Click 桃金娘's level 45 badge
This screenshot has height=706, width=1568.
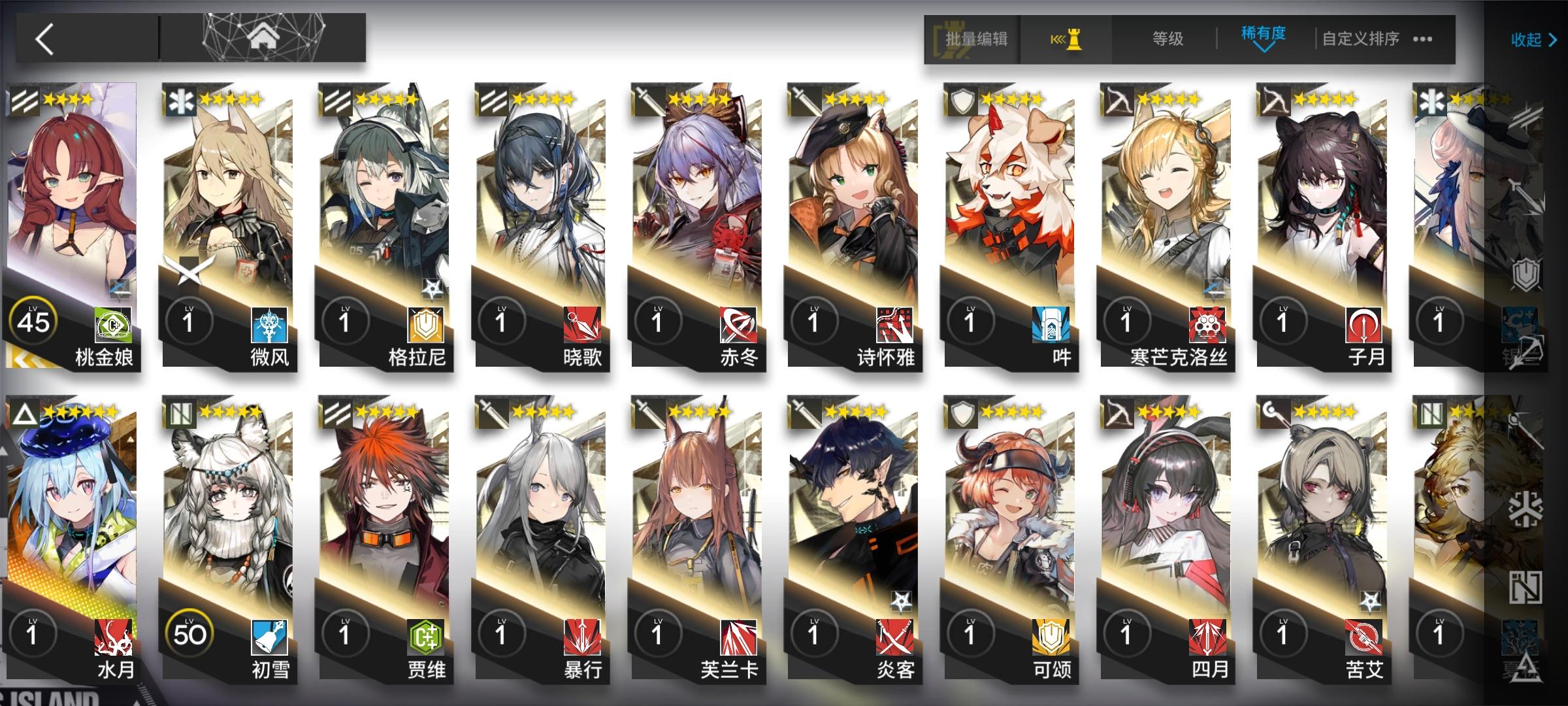34,319
